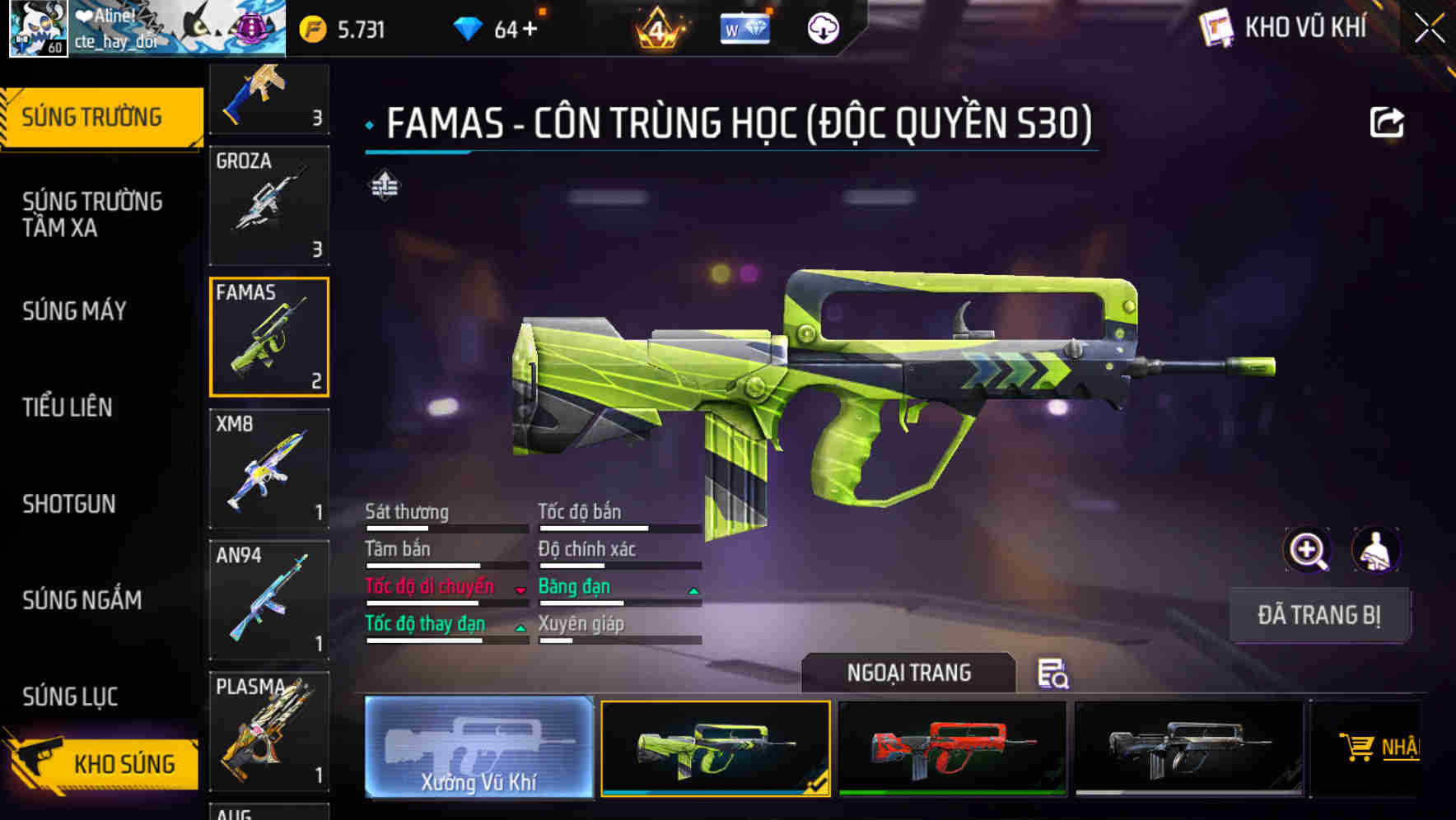Open the SÚNG MÁY category

pyautogui.click(x=75, y=311)
